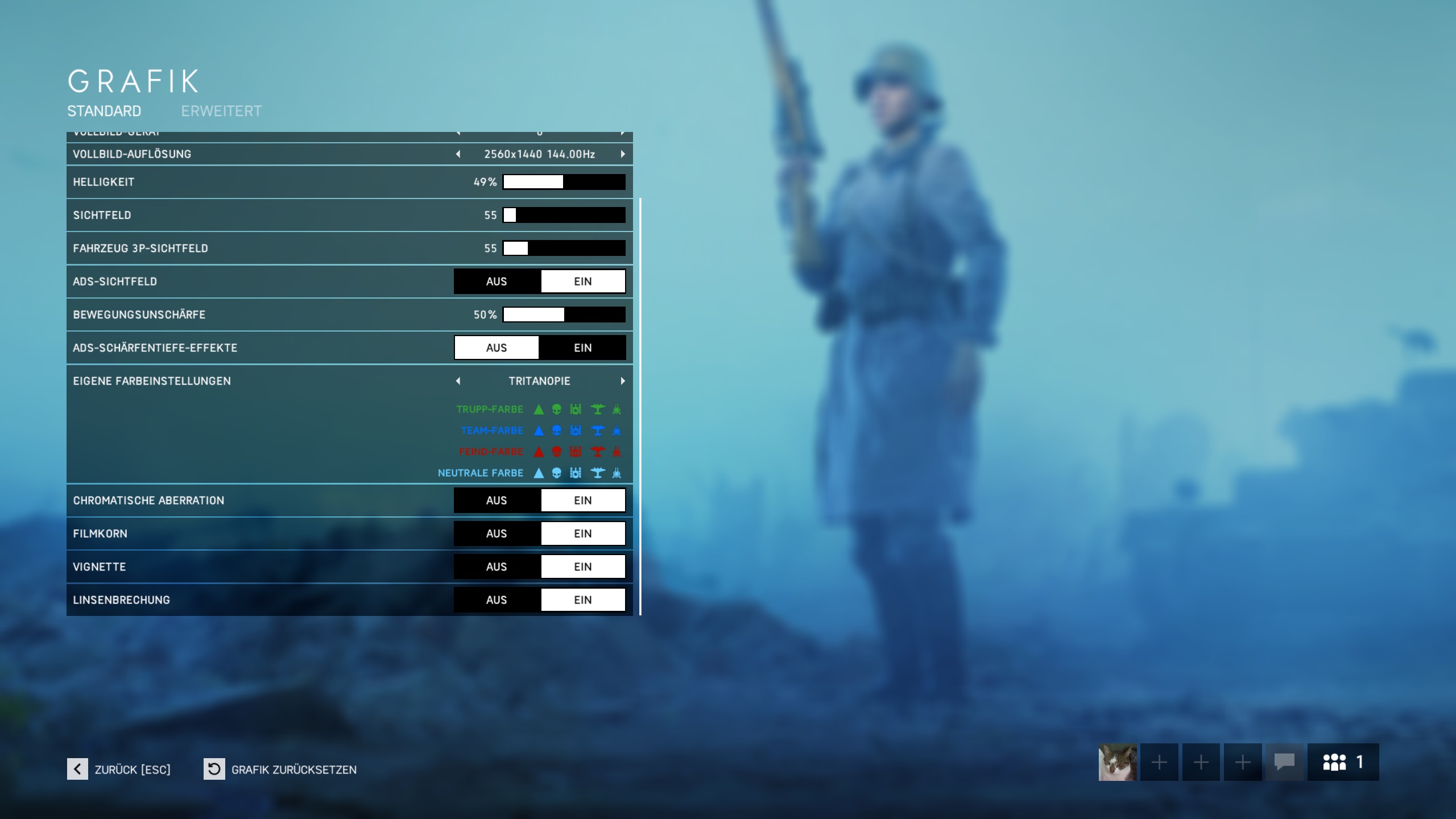
Task: Select the red skull icon for enemy color
Action: pyautogui.click(x=556, y=452)
